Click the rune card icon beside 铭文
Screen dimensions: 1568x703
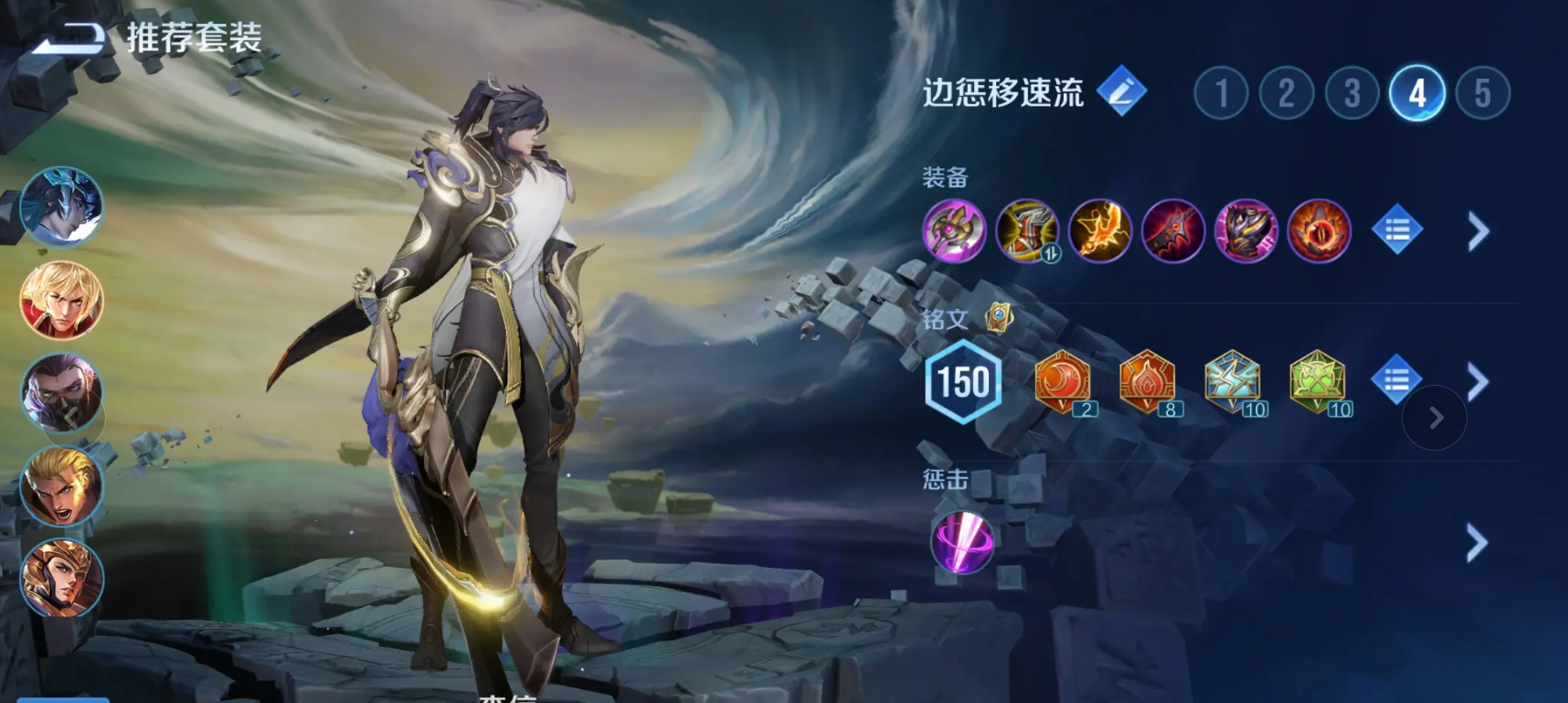point(1001,315)
